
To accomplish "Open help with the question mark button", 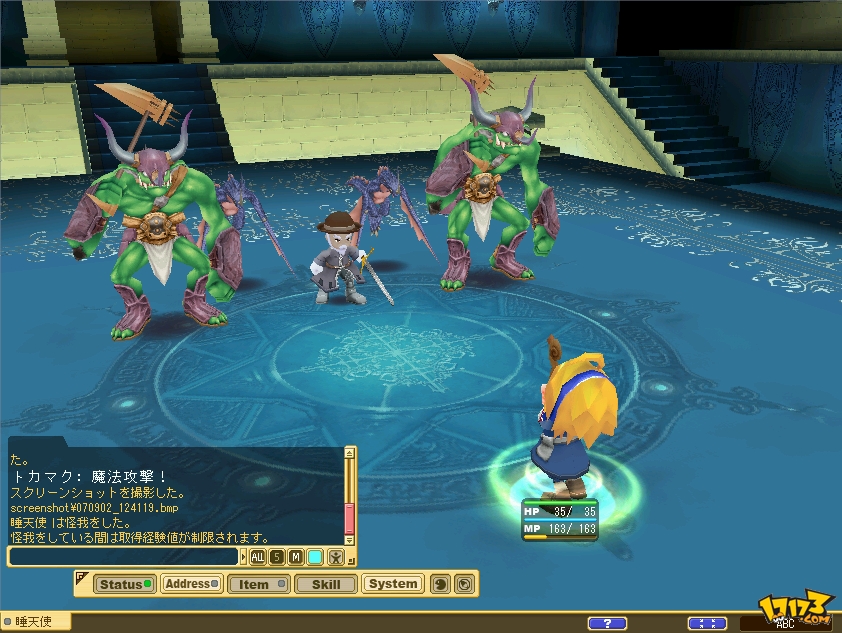I will pos(607,624).
